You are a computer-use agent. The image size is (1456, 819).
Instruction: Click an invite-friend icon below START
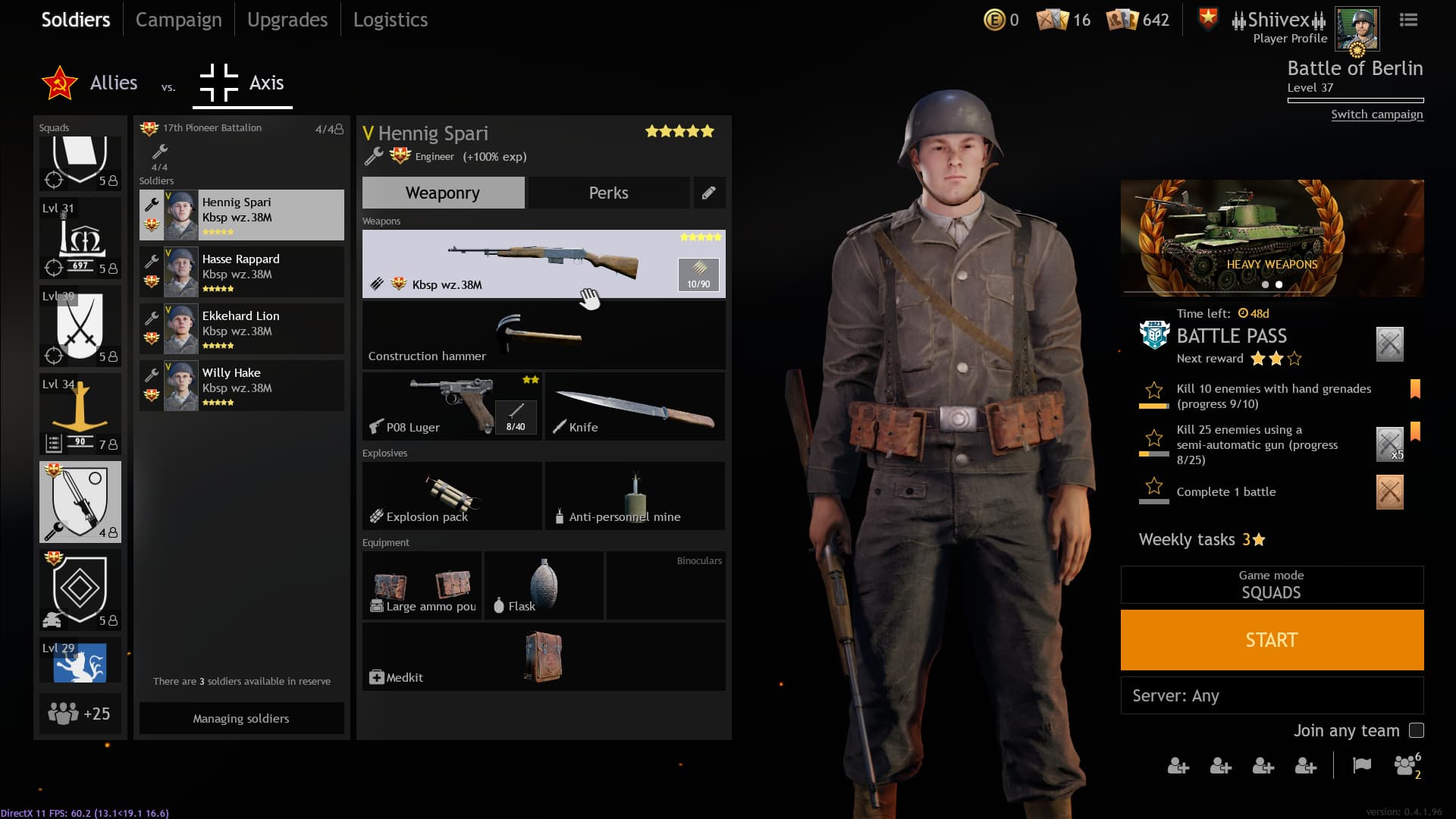coord(1179,767)
